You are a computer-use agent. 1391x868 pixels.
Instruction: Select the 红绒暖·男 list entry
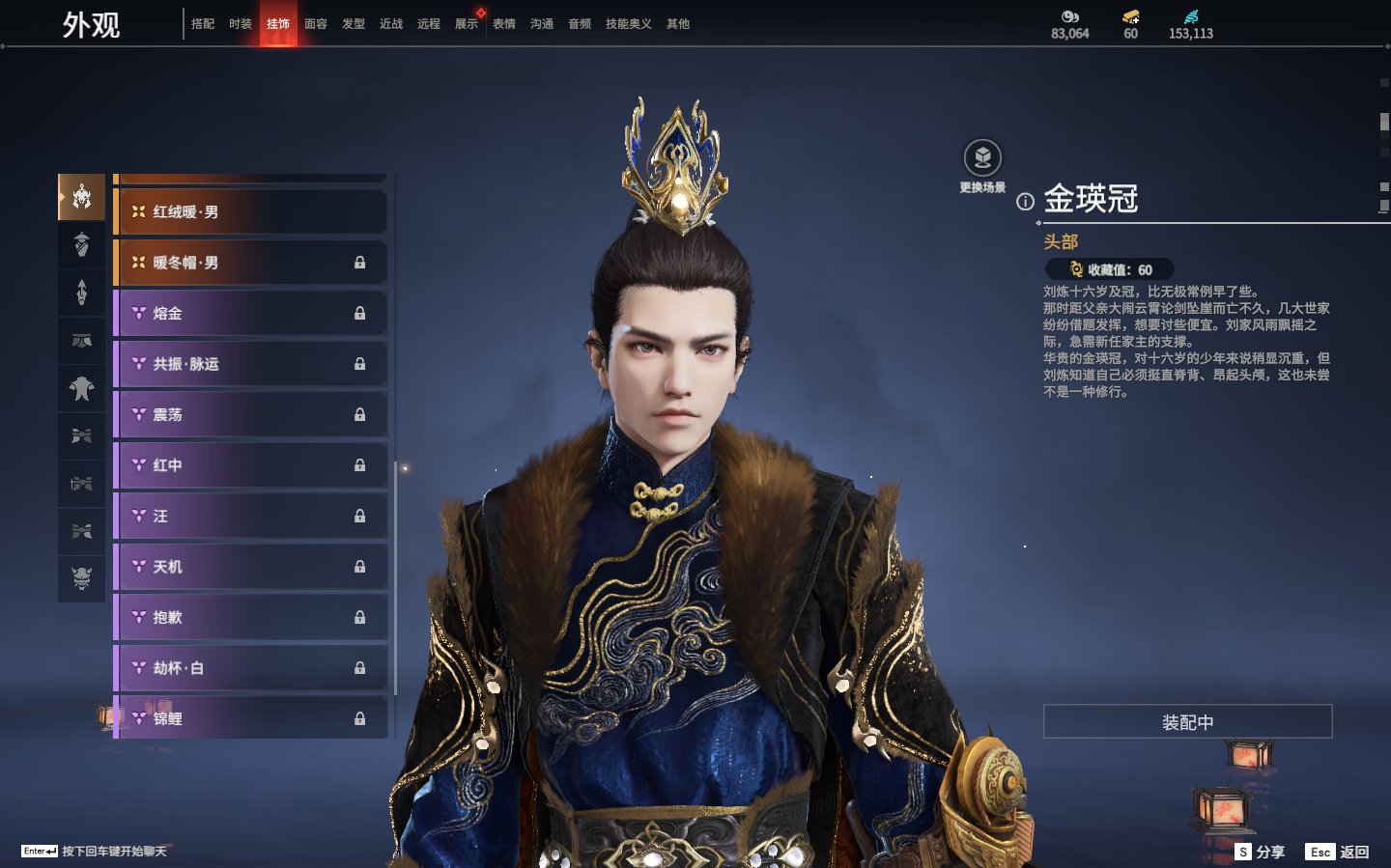(251, 211)
